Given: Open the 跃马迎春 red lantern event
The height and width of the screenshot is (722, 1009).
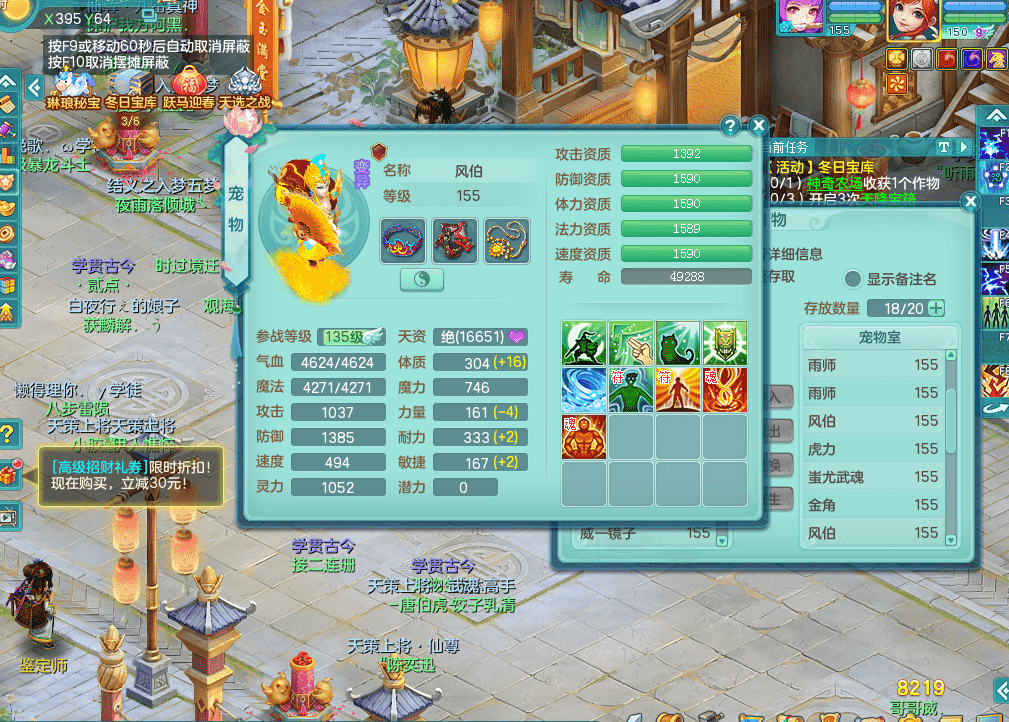Looking at the screenshot, I should [188, 86].
